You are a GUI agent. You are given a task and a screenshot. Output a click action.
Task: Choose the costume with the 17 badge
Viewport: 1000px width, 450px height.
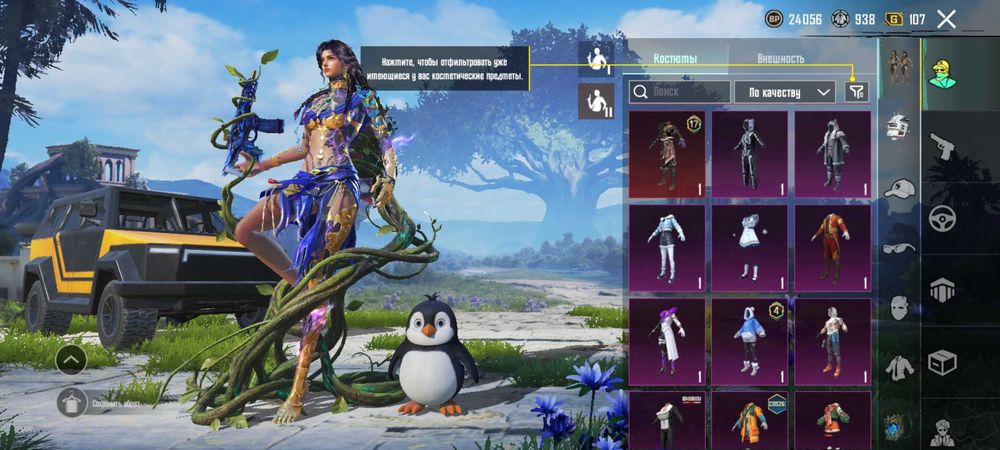667,154
